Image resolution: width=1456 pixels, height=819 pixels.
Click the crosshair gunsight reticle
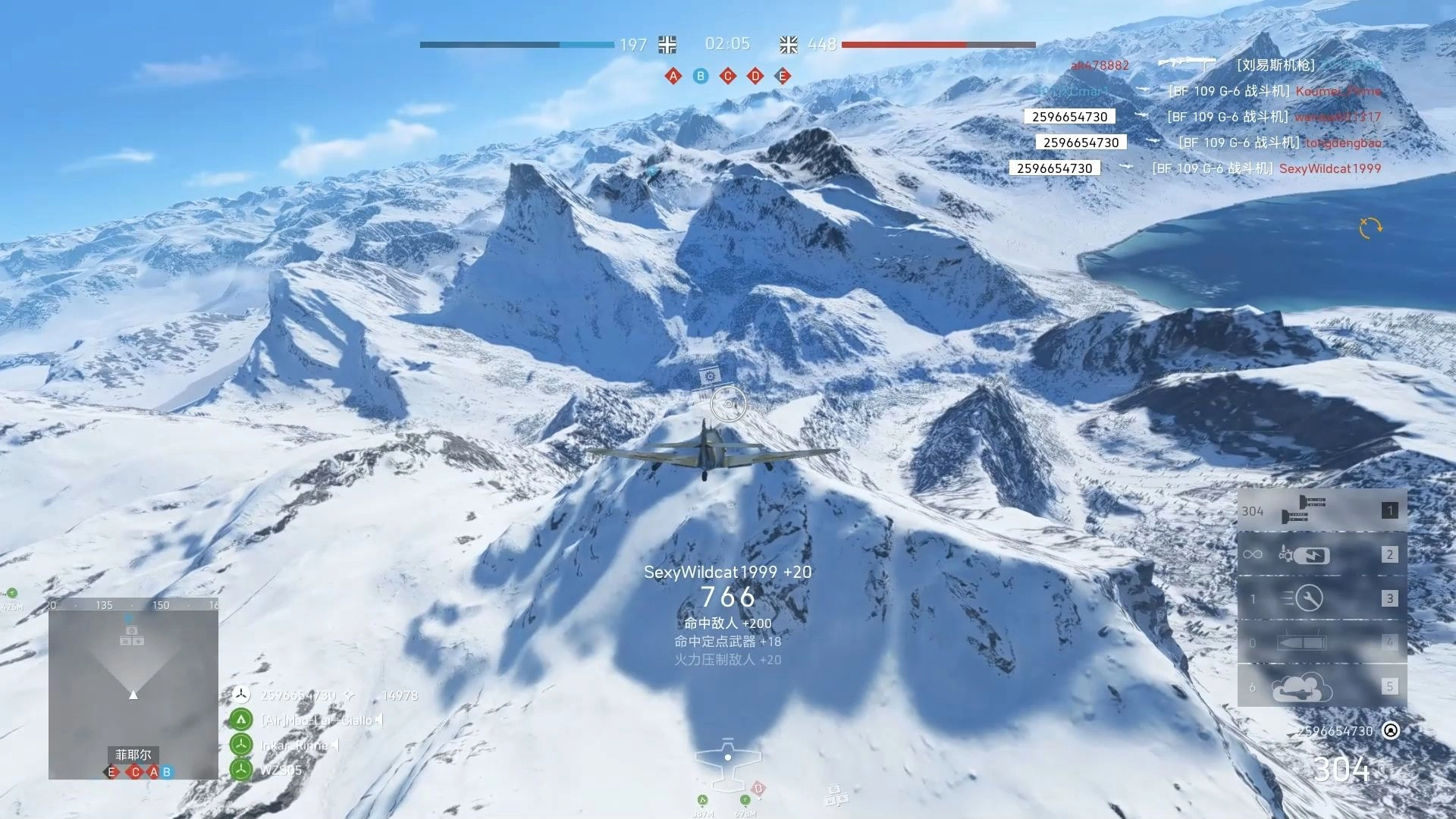729,404
